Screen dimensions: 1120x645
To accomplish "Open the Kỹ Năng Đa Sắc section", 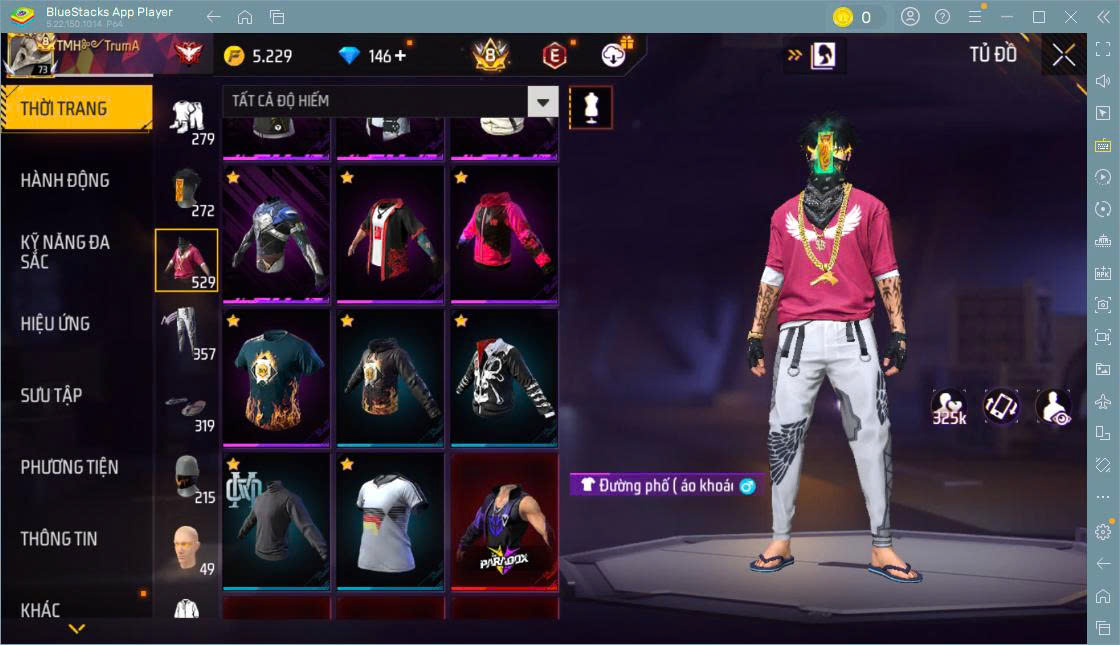I will click(x=66, y=251).
